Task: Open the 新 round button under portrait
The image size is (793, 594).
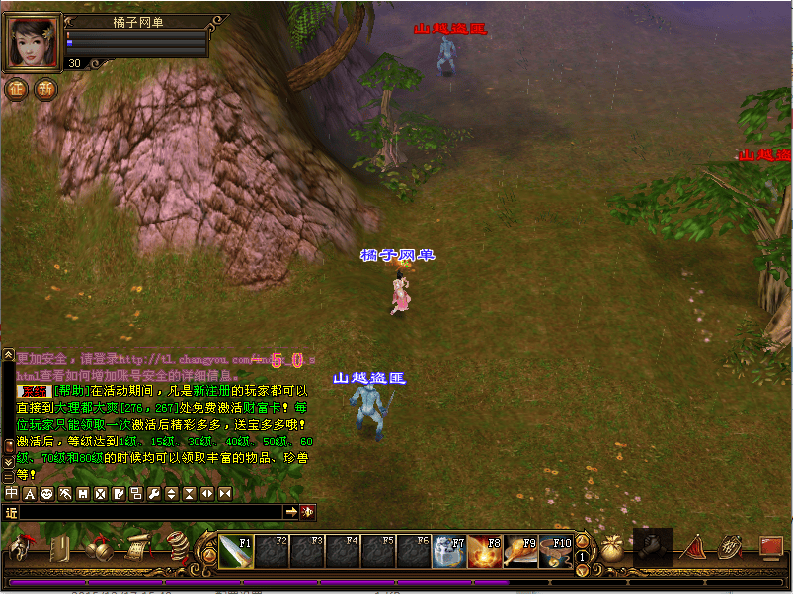Action: (46, 88)
